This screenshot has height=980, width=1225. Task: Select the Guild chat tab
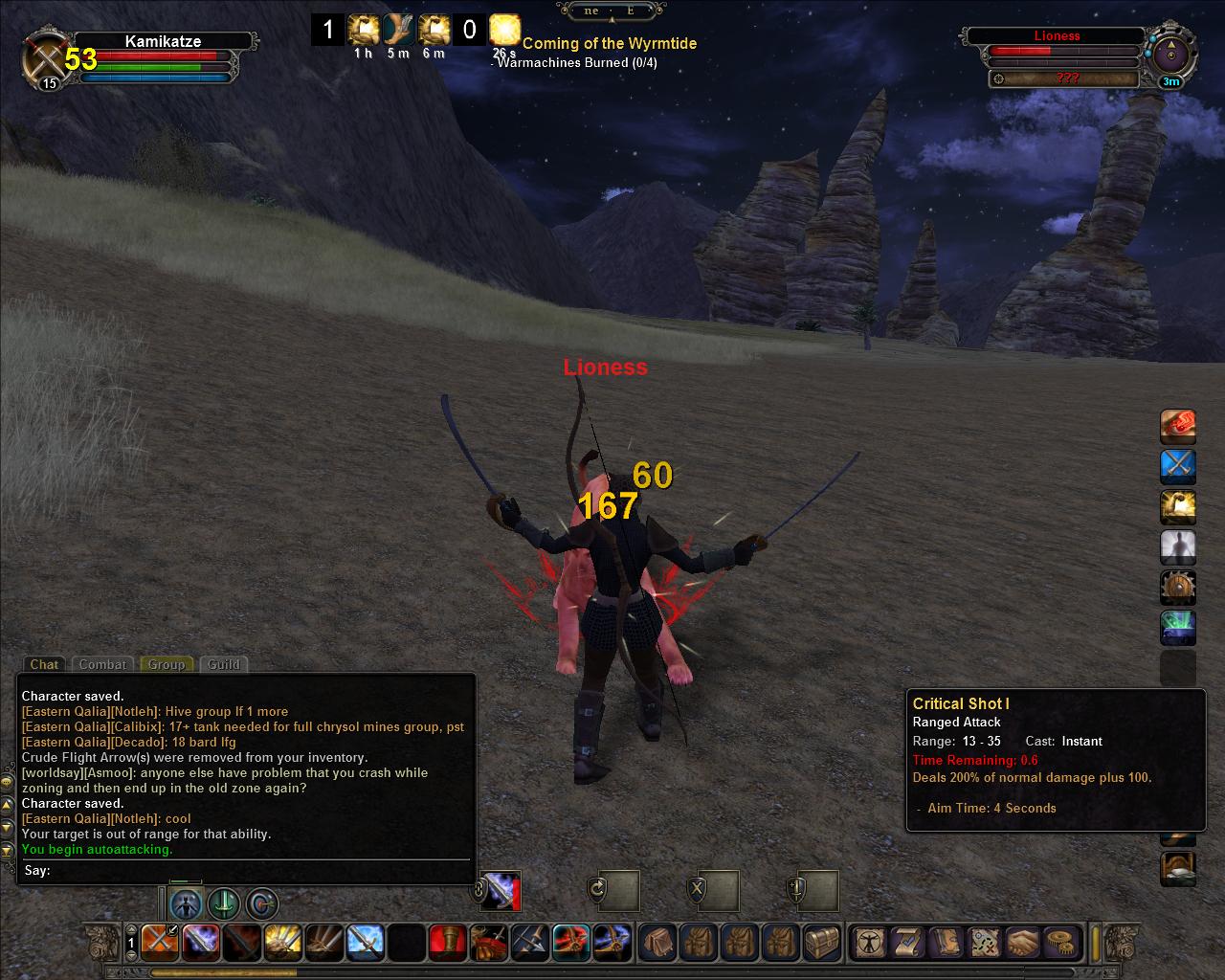coord(224,664)
